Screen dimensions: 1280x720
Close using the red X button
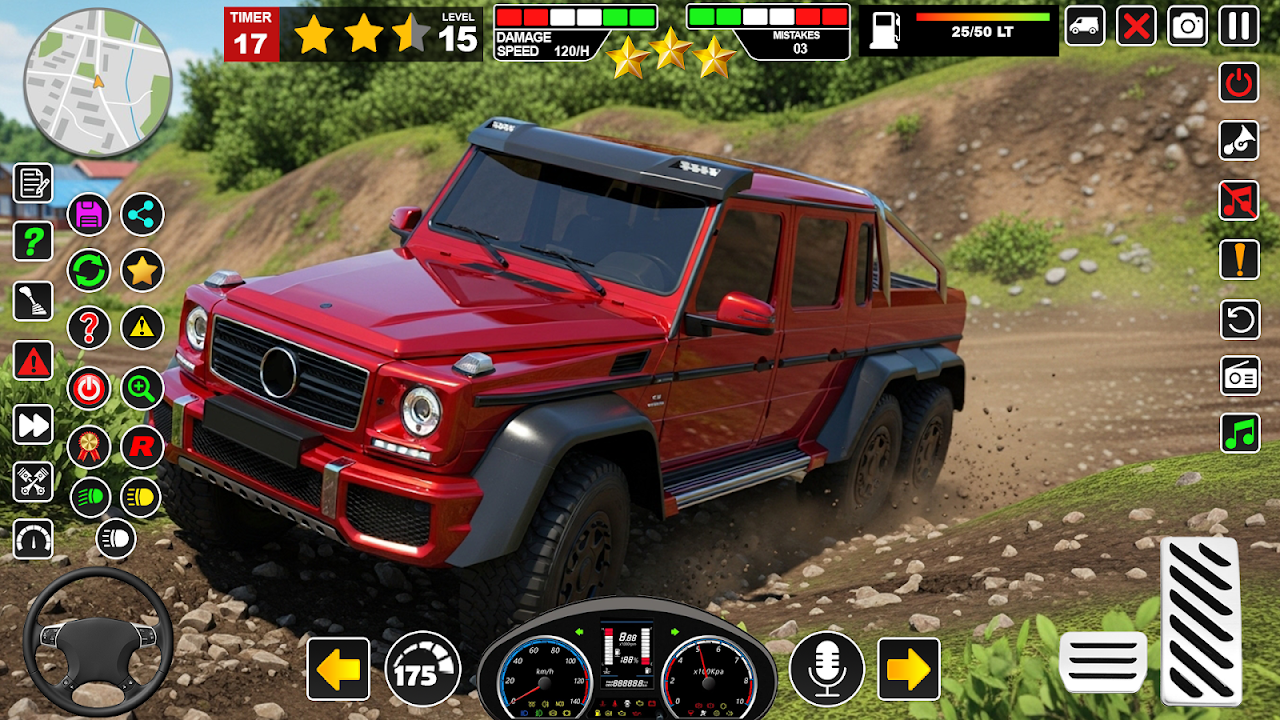pos(1136,26)
